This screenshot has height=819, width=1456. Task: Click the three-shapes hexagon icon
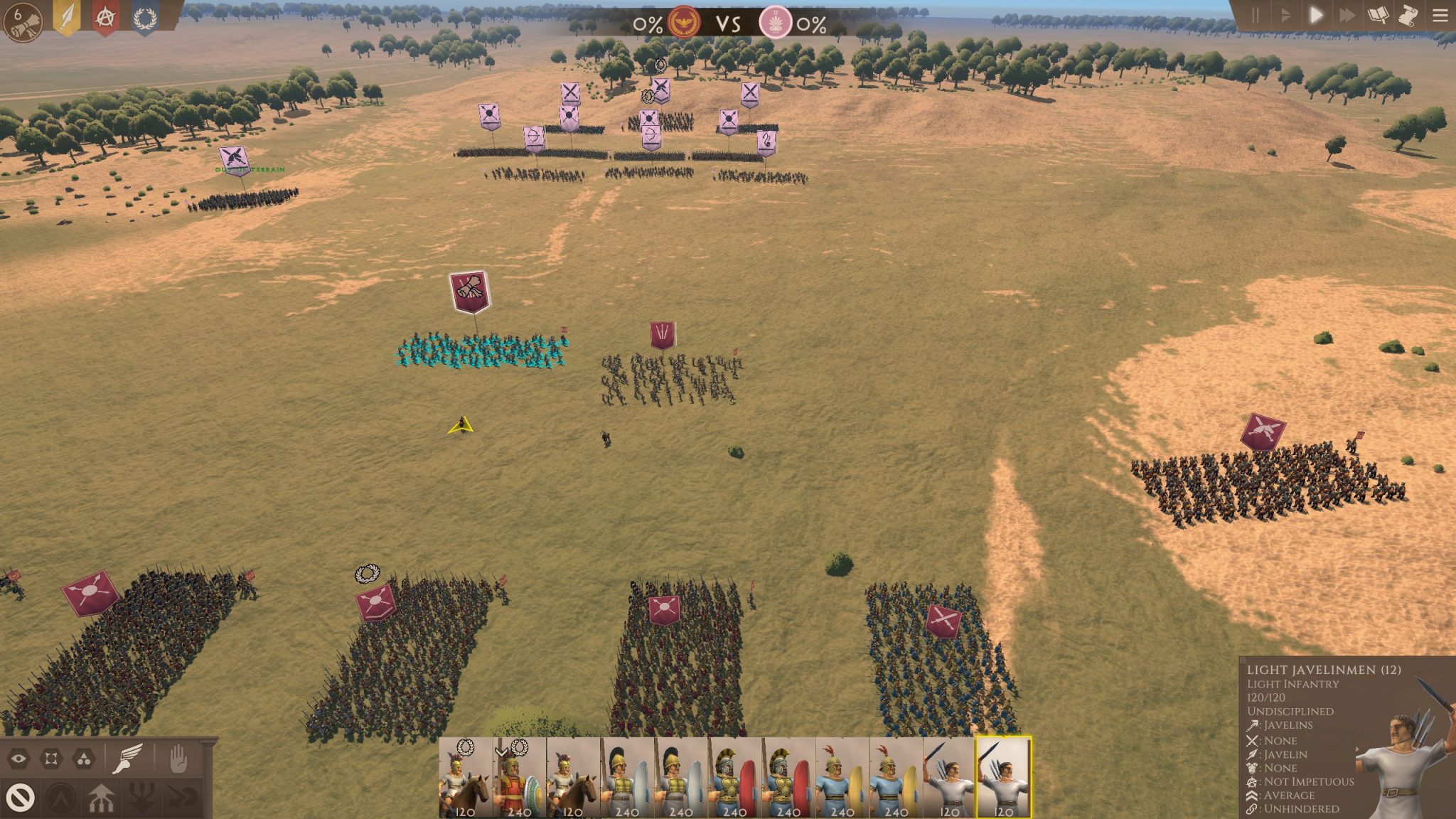pos(84,759)
